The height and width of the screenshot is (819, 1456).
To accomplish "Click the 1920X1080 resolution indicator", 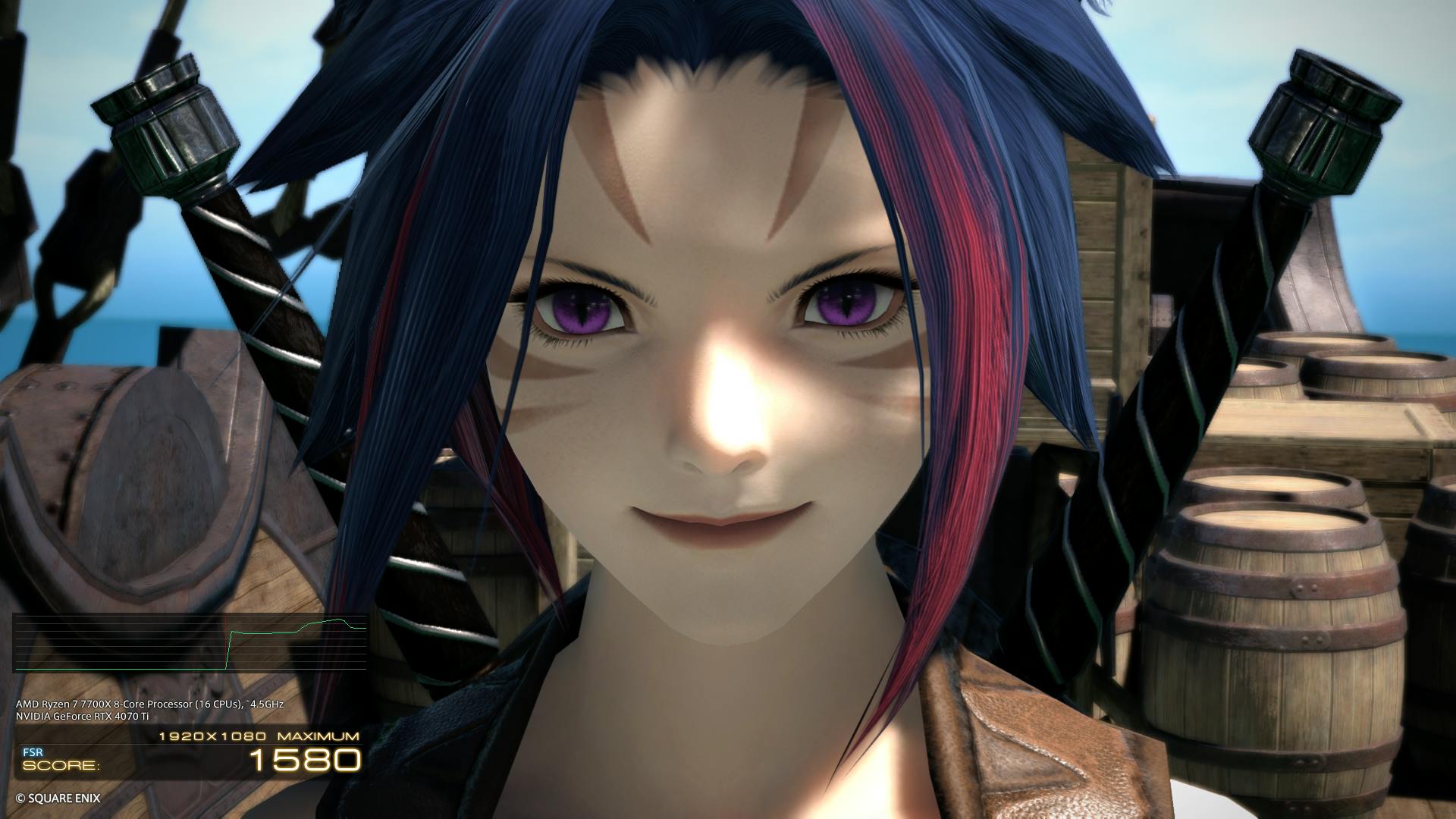I will 212,737.
